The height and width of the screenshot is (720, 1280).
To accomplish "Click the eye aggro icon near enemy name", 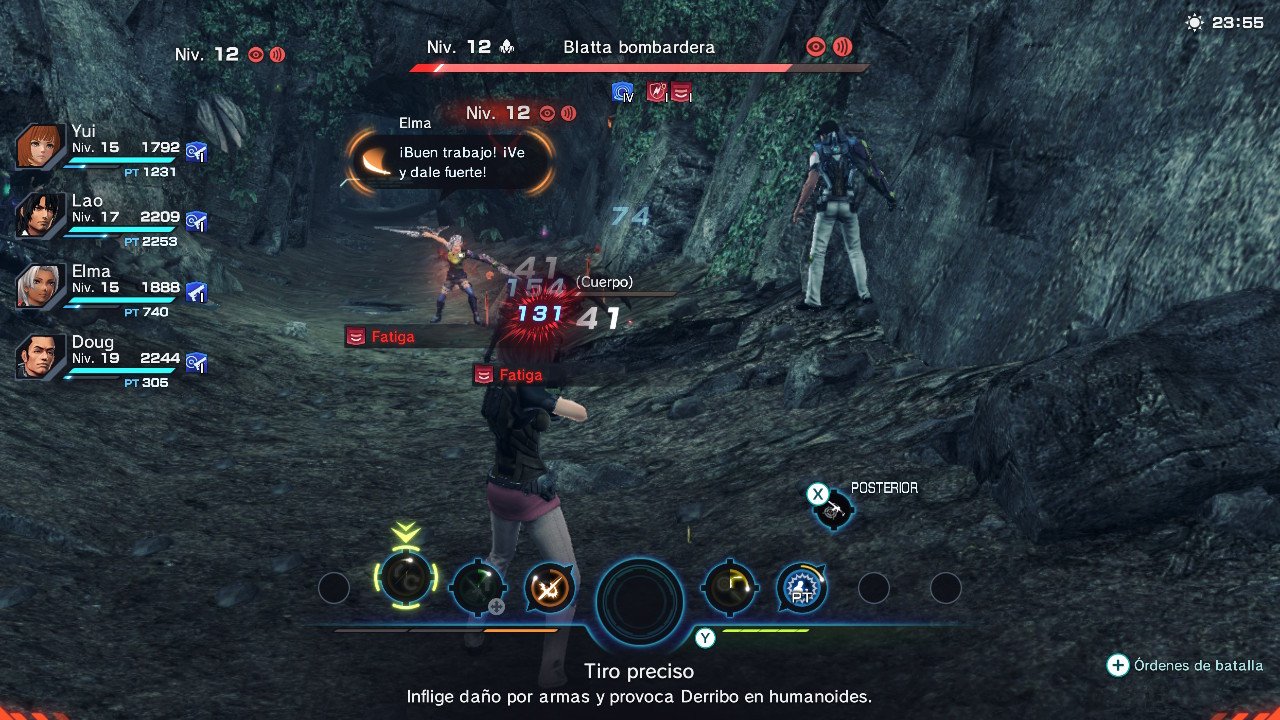I will click(815, 46).
